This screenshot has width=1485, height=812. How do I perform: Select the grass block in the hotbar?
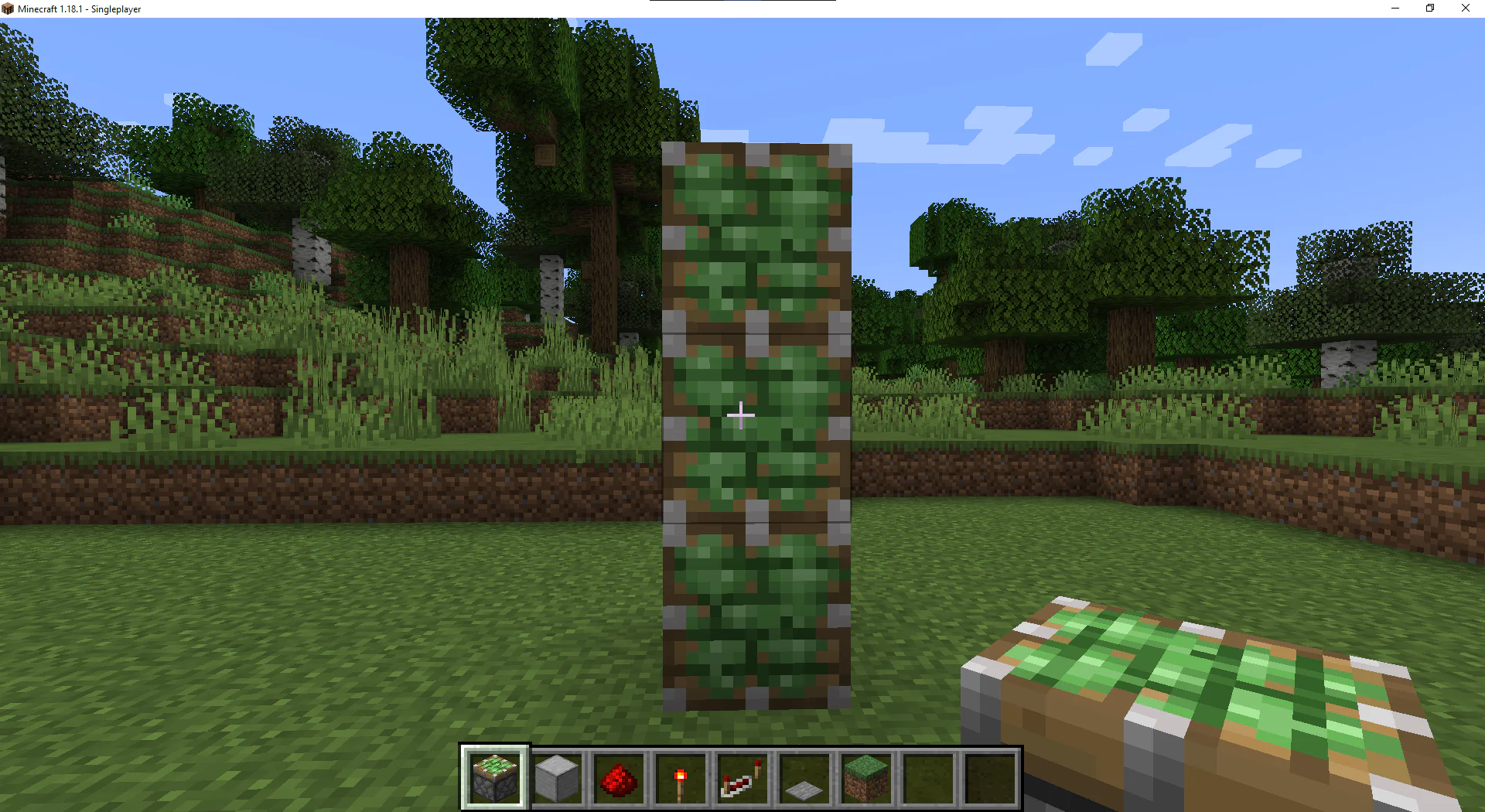pos(865,777)
